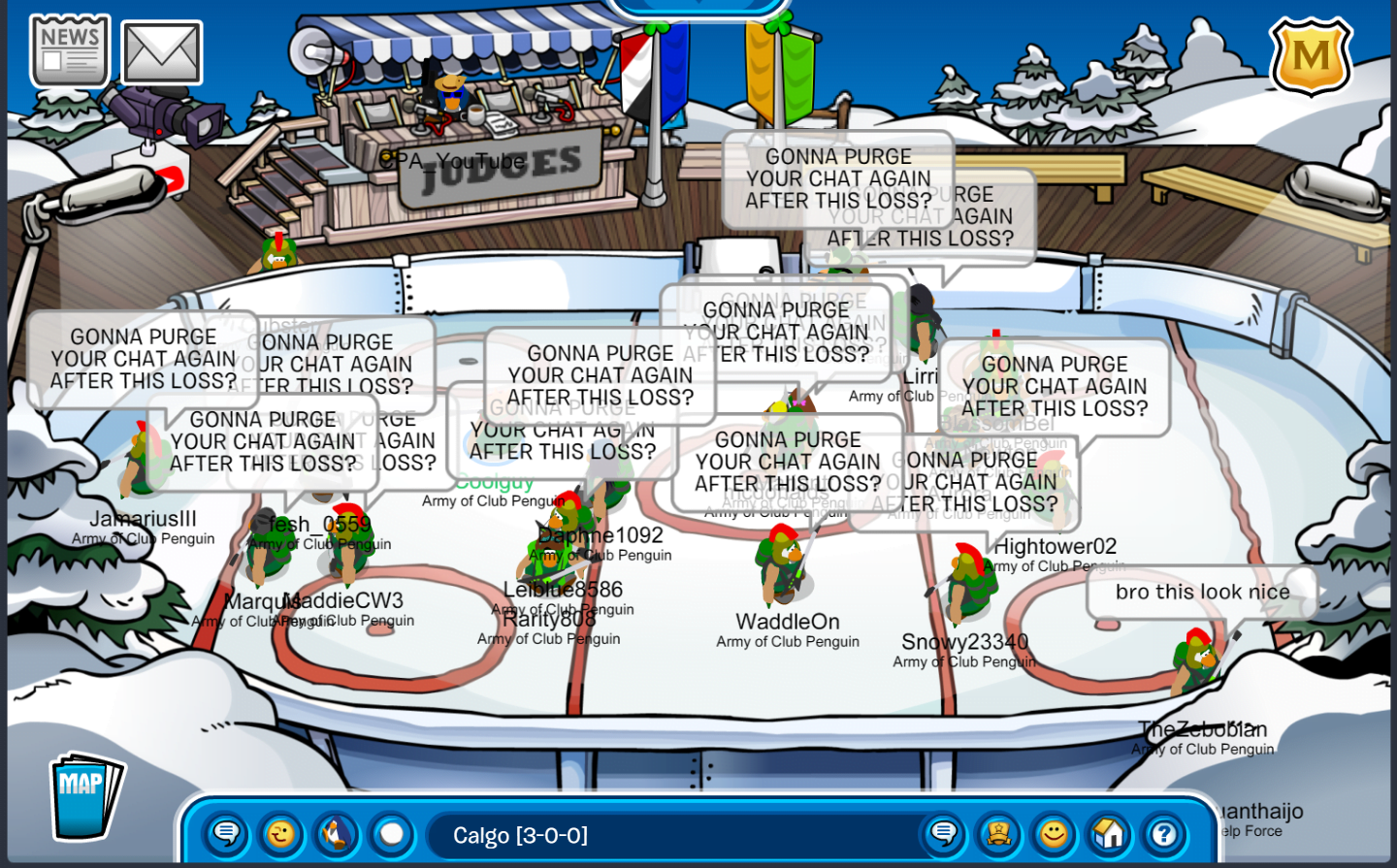Open the penguin actions menu

pyautogui.click(x=337, y=834)
